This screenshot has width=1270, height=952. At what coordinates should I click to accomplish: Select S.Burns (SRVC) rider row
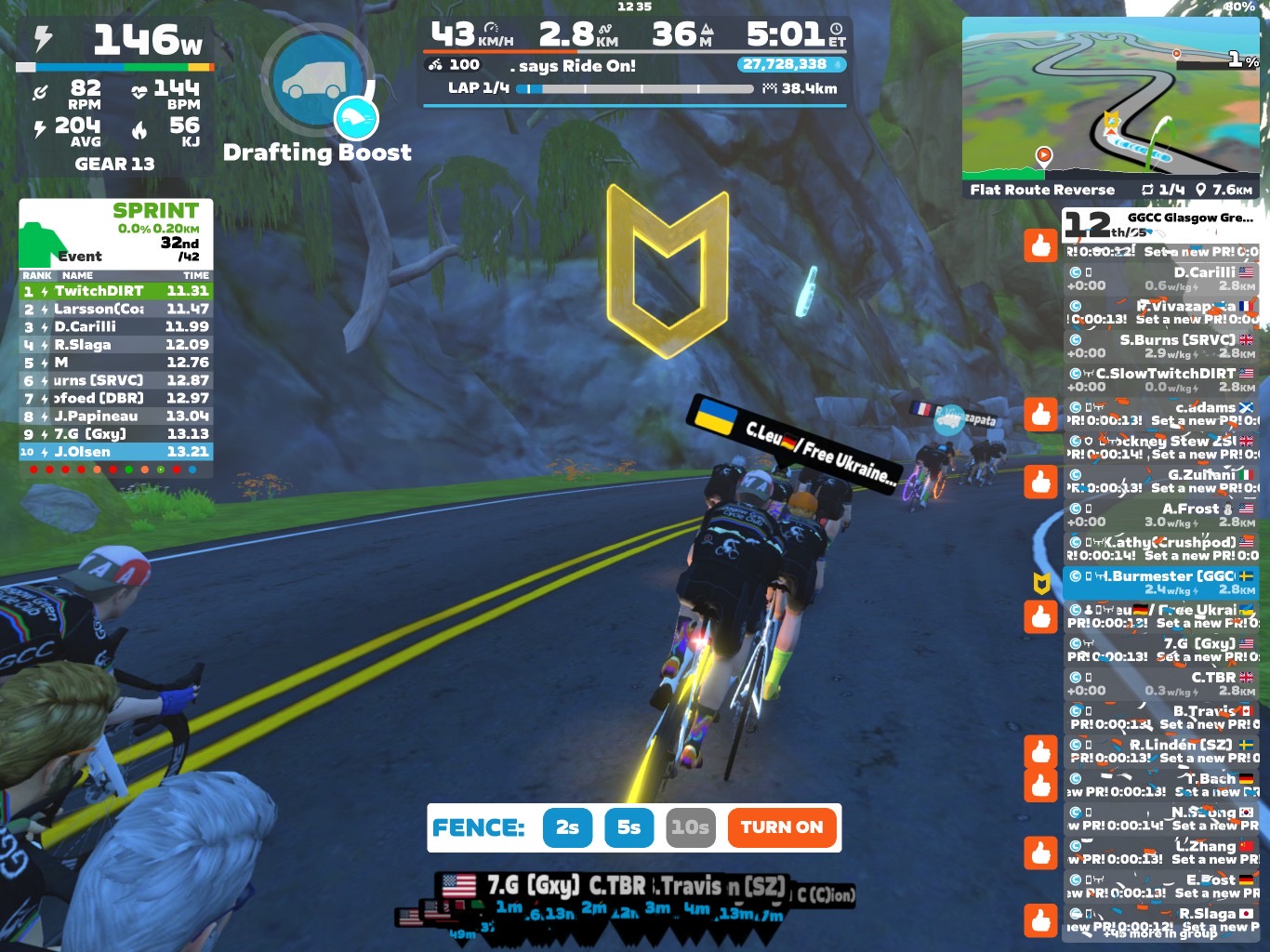coord(1161,346)
